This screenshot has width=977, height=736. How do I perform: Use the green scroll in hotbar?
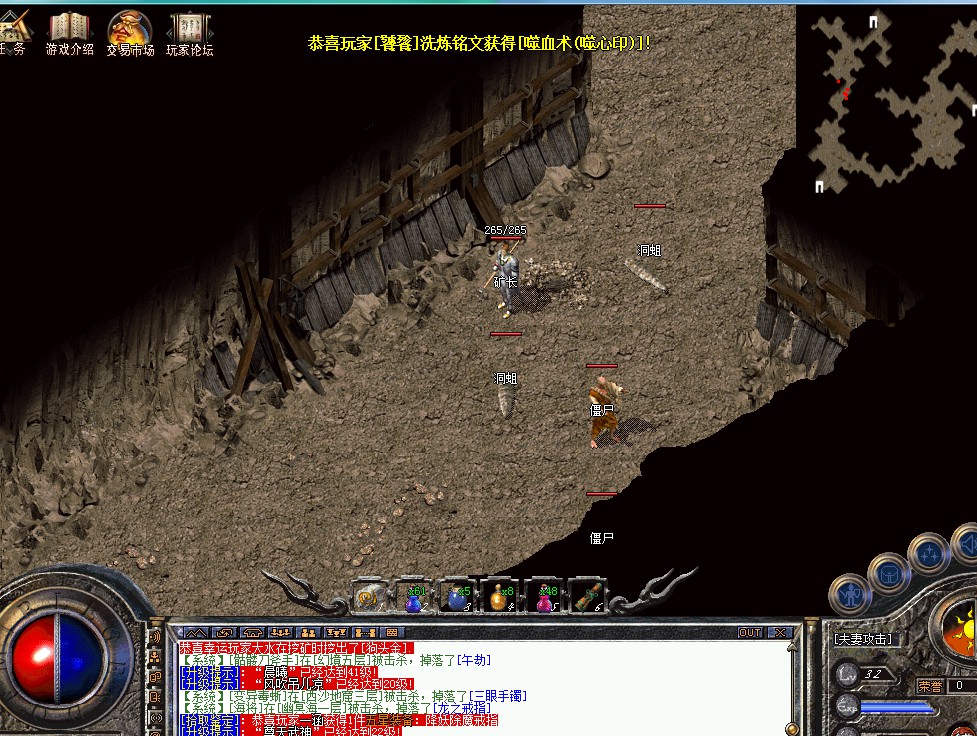tap(587, 598)
